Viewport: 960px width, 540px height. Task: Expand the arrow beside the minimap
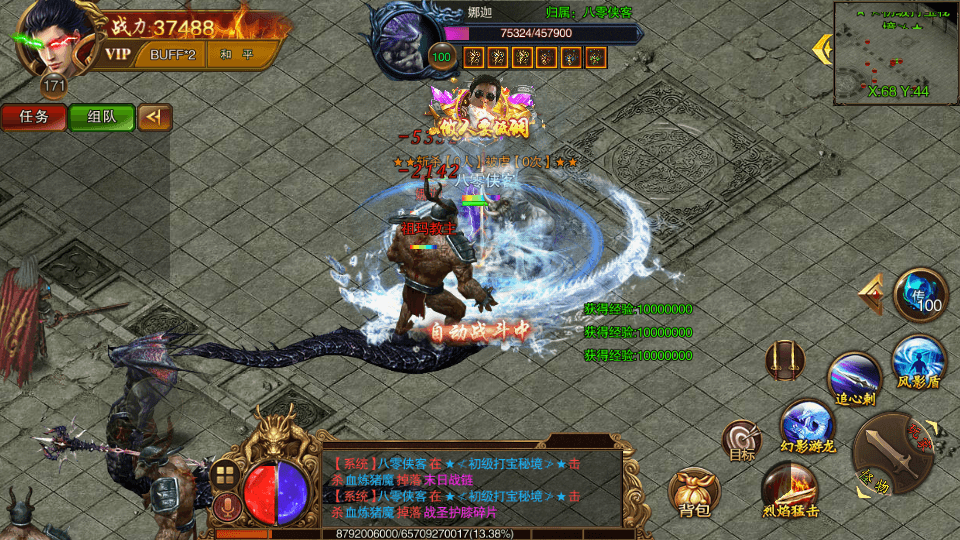(x=823, y=48)
